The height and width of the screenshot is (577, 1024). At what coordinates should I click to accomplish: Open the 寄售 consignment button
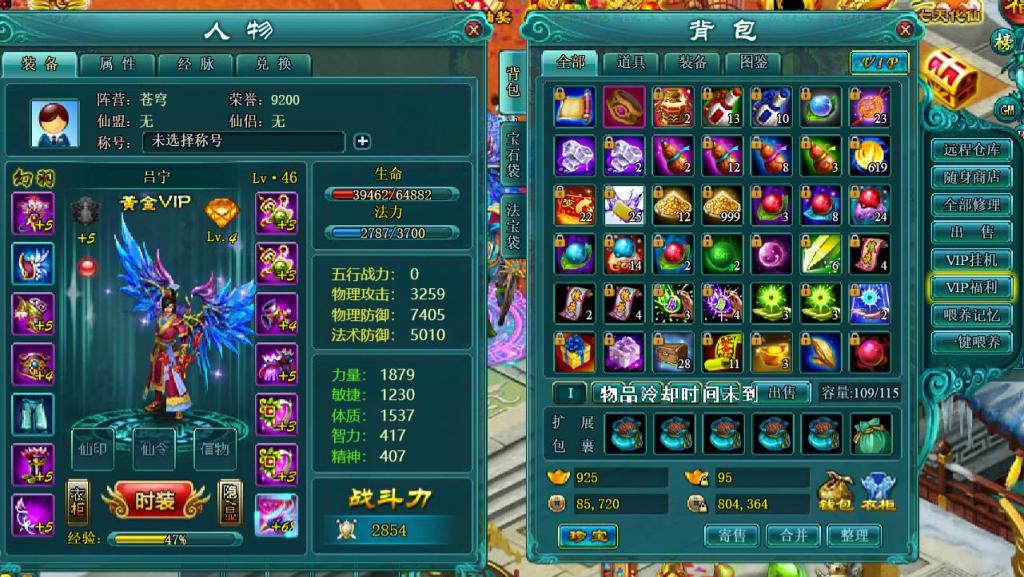coord(732,536)
